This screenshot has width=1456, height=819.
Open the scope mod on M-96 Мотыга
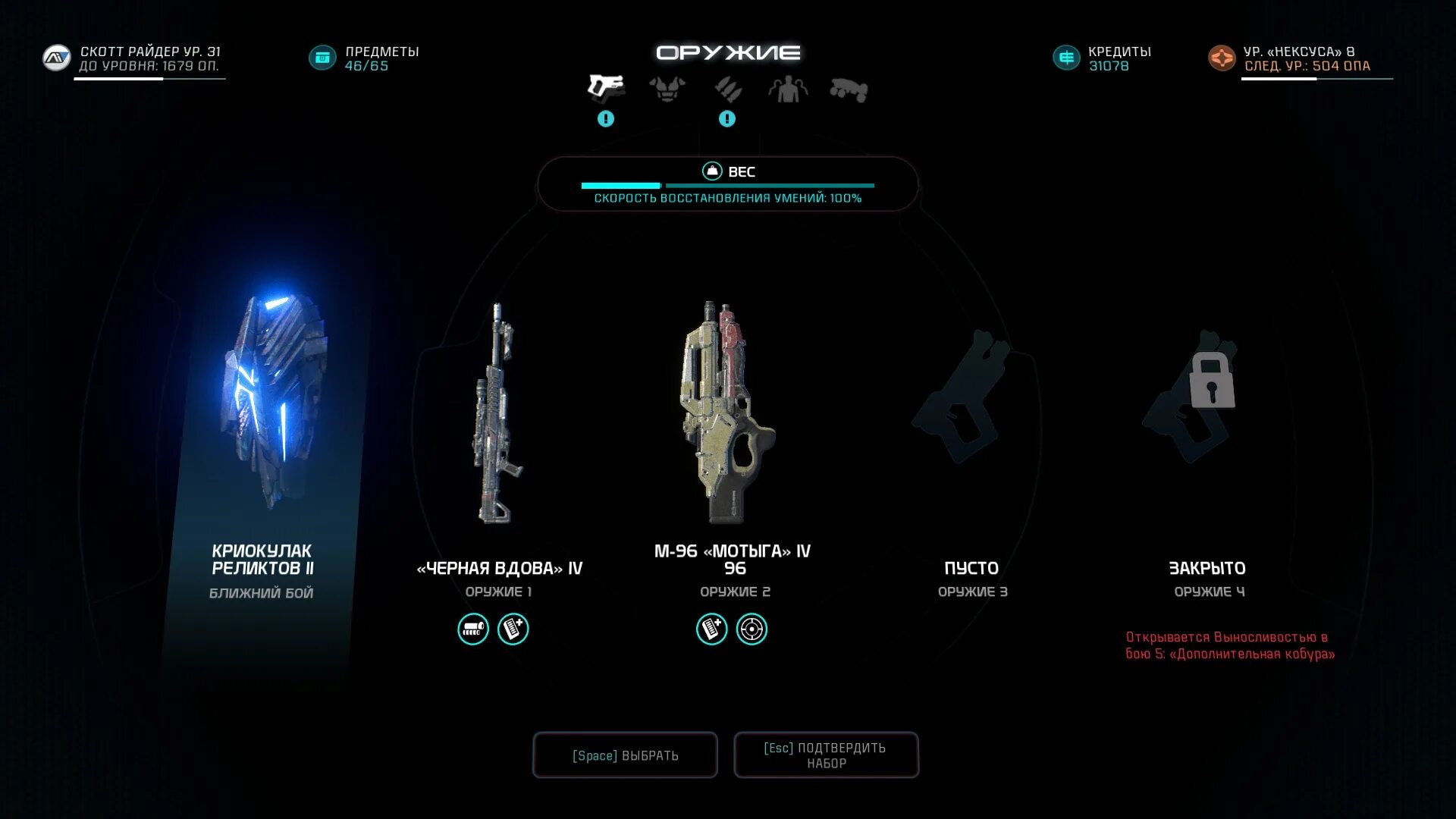tap(752, 629)
